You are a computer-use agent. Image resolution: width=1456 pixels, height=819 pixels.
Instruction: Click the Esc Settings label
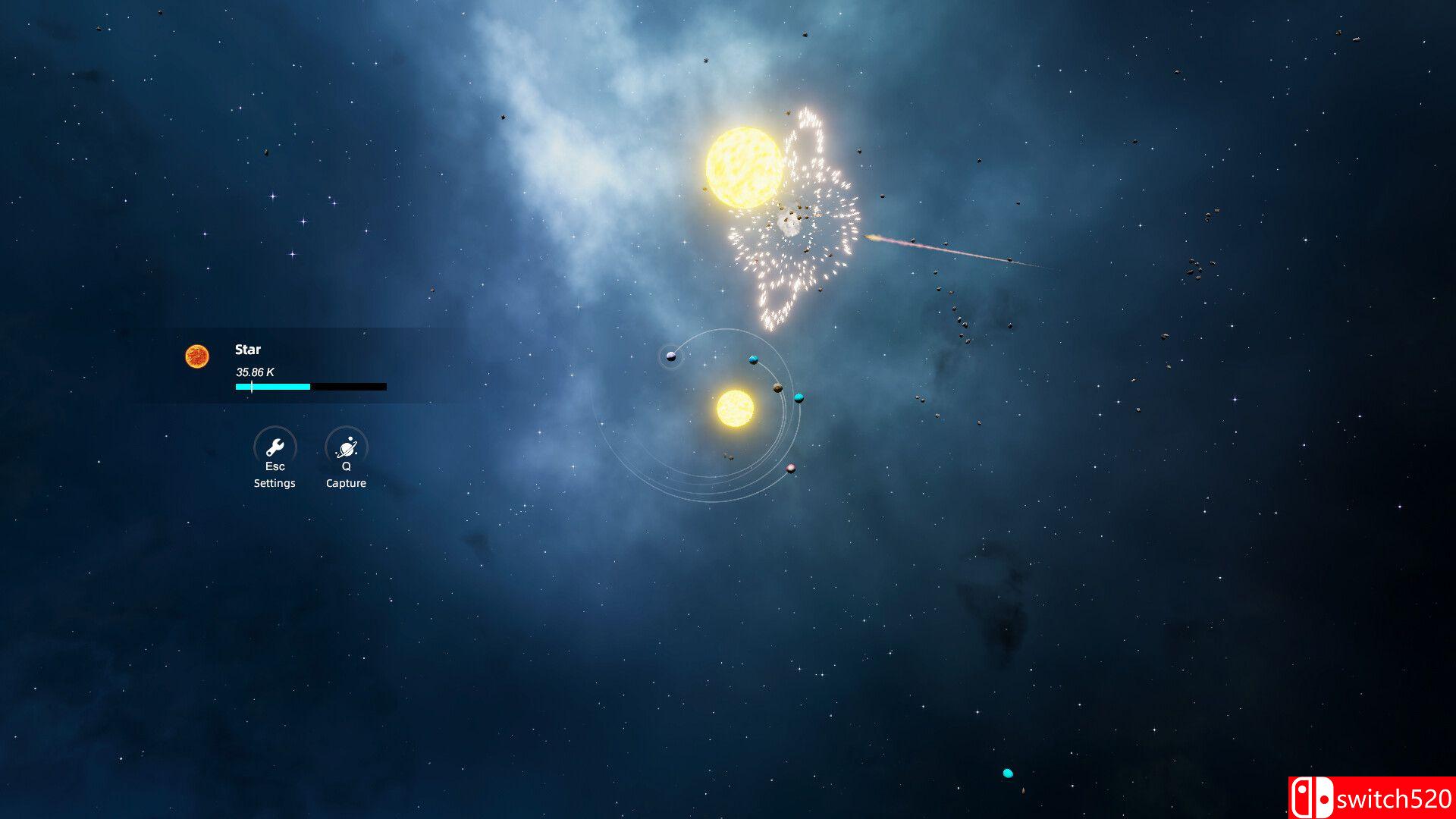point(274,475)
